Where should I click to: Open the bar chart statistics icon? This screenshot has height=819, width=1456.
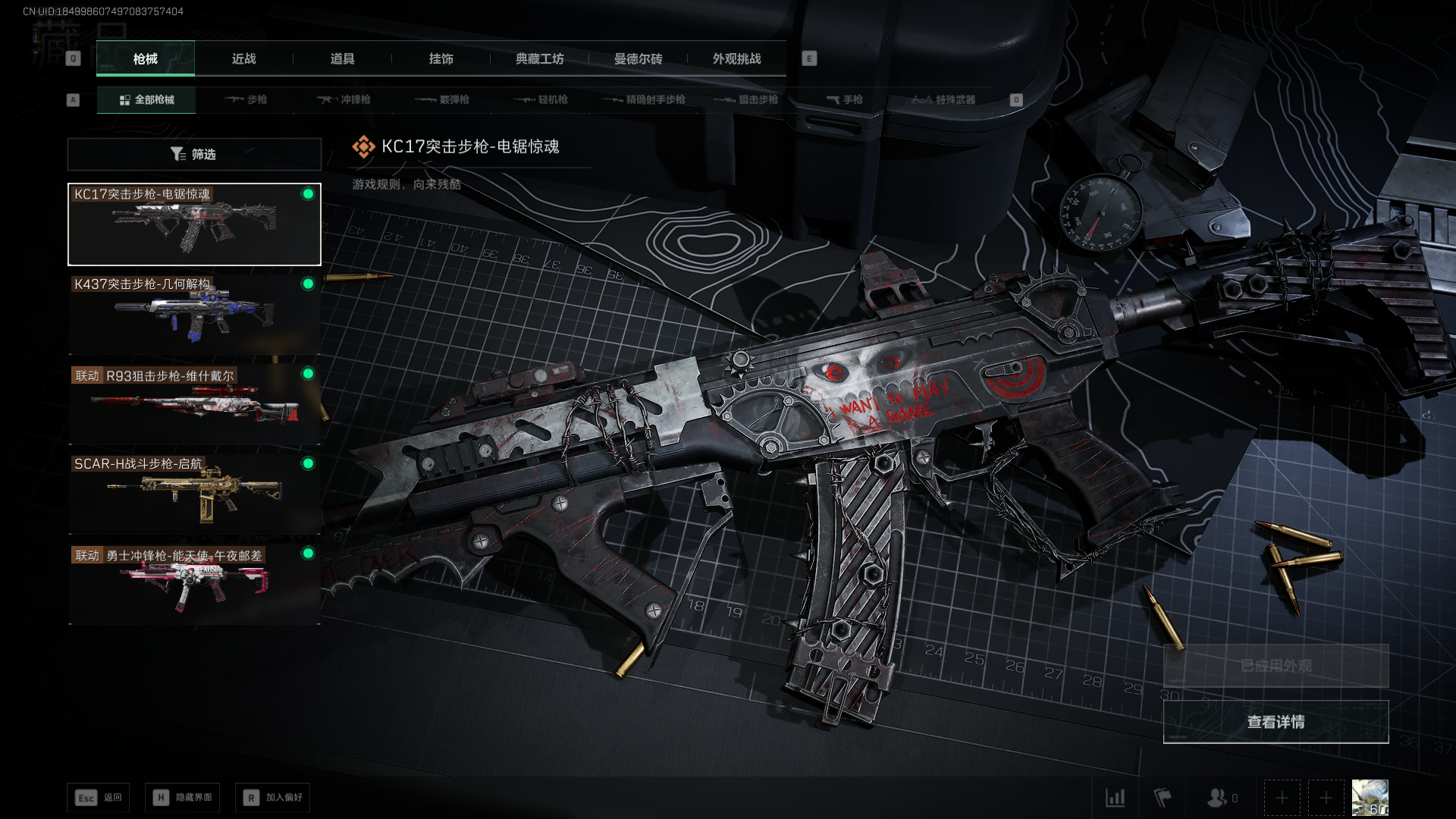pos(1116,798)
